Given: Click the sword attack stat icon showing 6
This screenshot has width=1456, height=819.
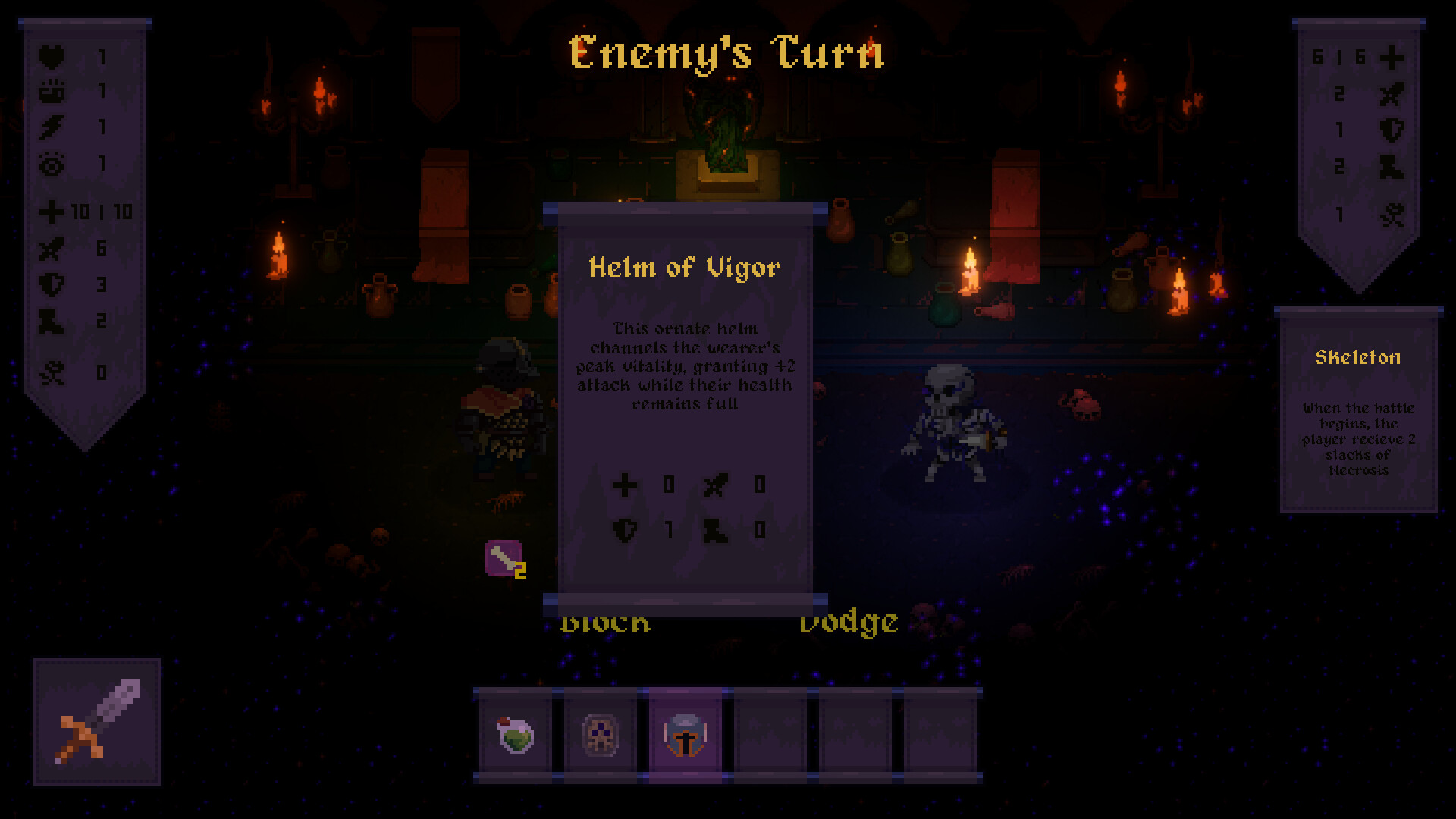Looking at the screenshot, I should [x=49, y=251].
